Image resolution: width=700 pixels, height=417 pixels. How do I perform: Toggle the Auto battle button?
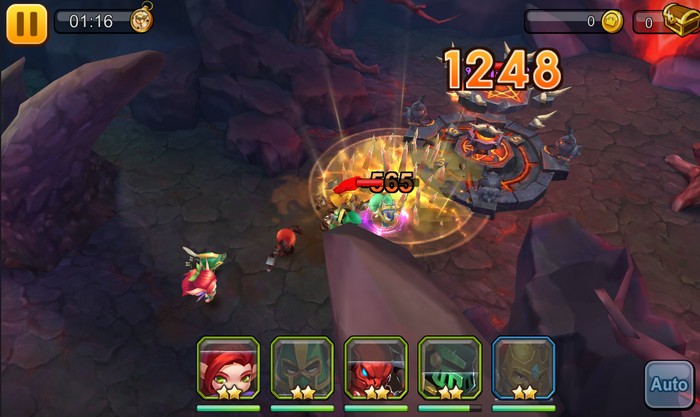(667, 384)
